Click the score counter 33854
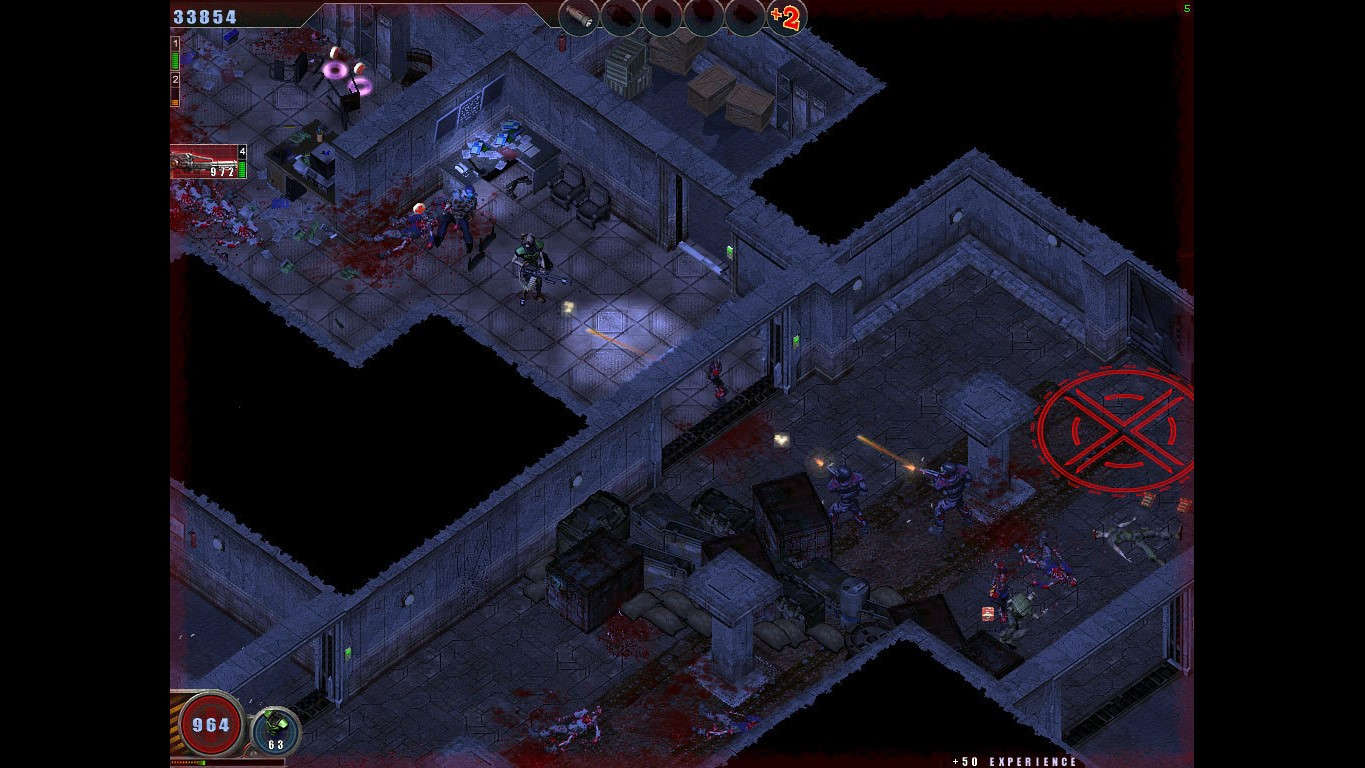The image size is (1365, 768). (x=205, y=16)
